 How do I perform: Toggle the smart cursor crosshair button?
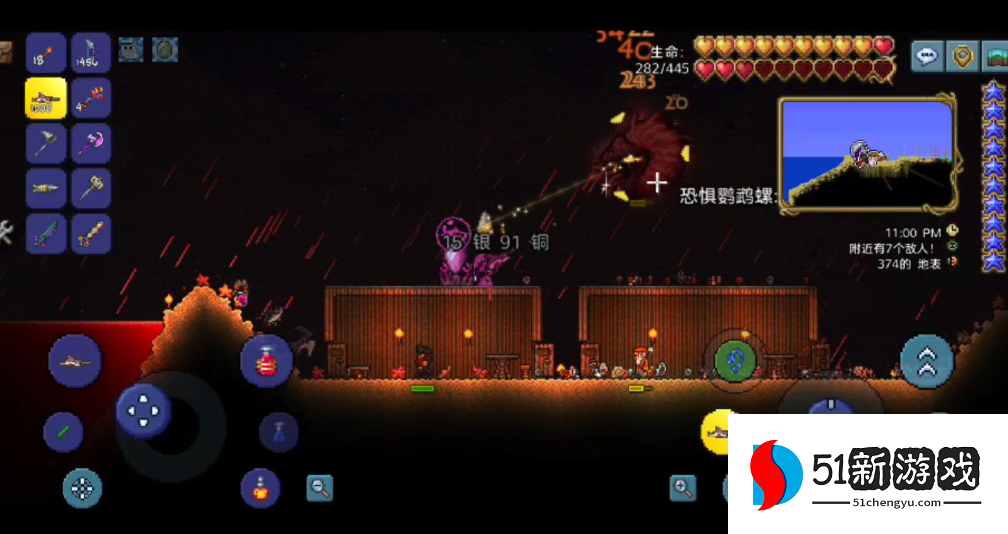[83, 488]
